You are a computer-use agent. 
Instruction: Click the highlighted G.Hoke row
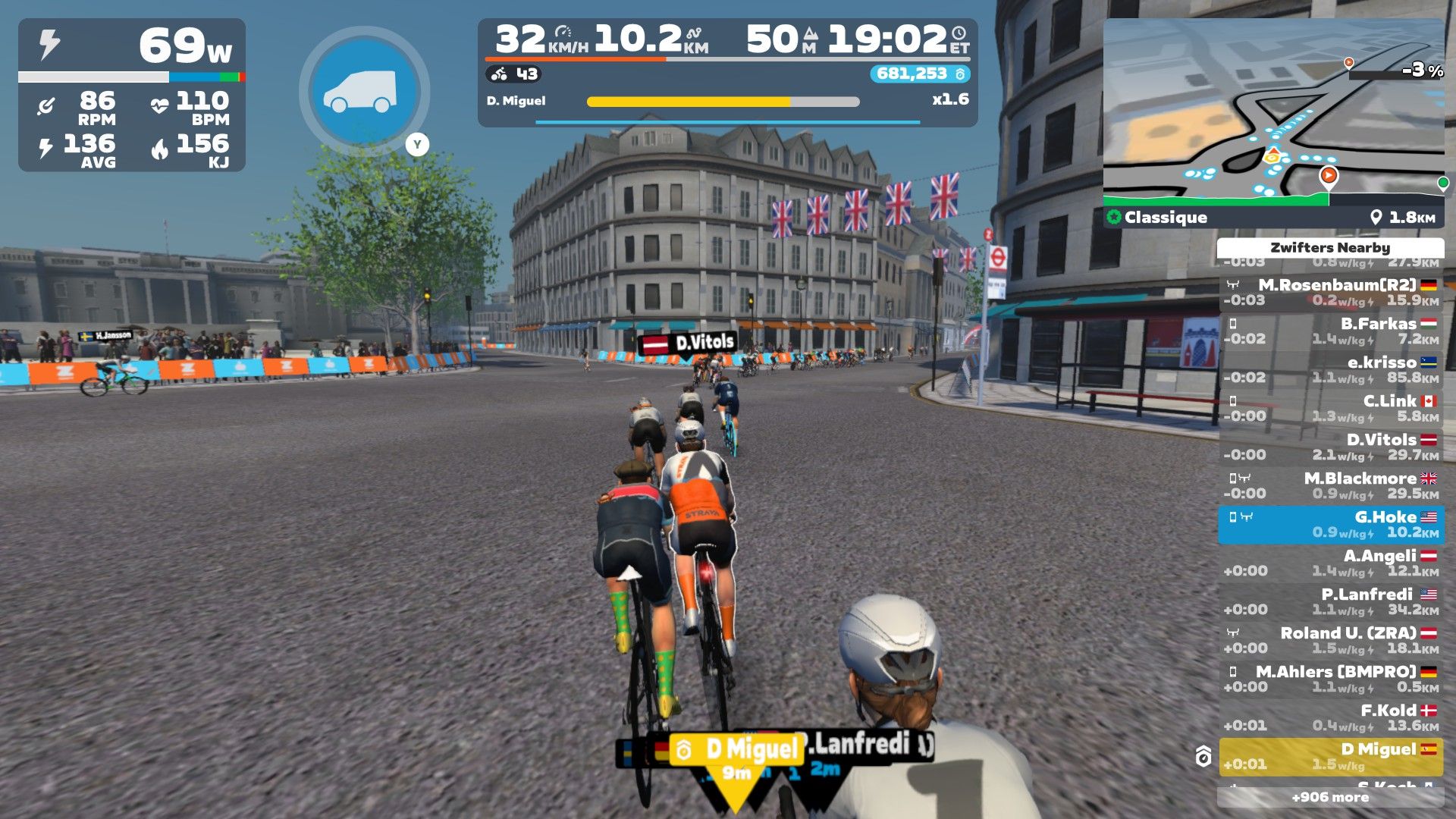[x=1331, y=525]
